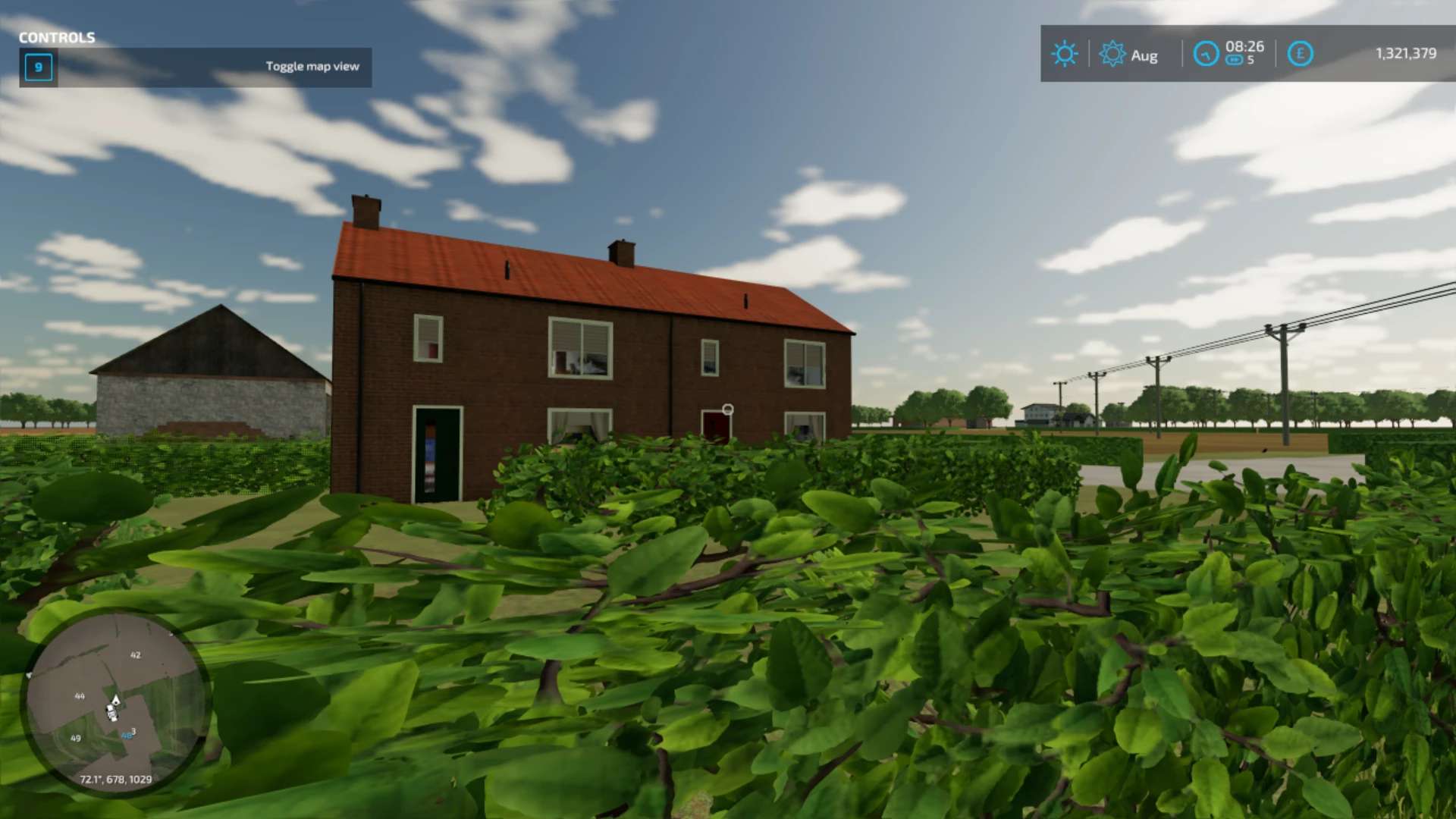Click the clock time icon
The height and width of the screenshot is (819, 1456).
tap(1205, 54)
